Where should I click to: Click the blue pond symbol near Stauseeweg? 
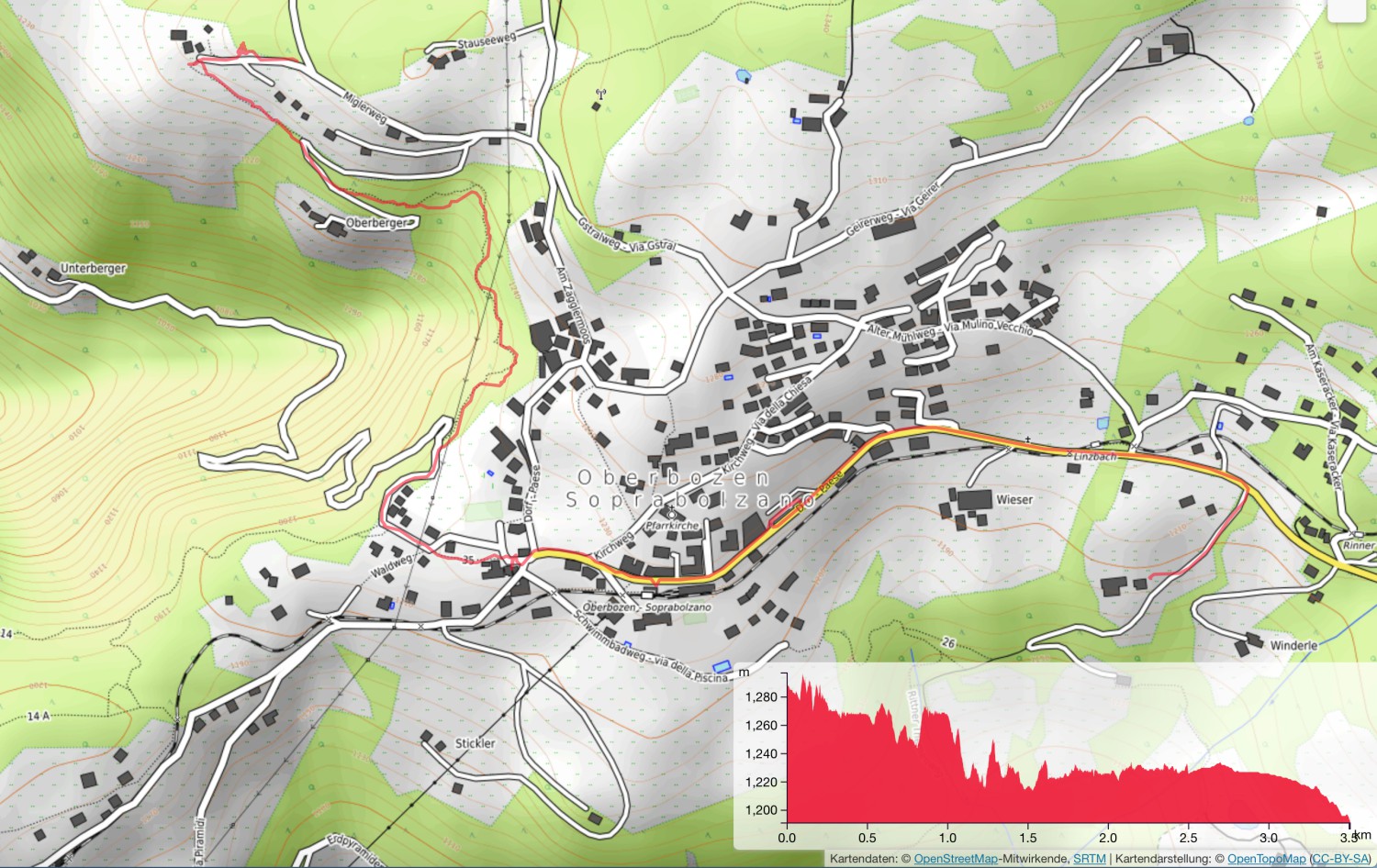(x=743, y=75)
